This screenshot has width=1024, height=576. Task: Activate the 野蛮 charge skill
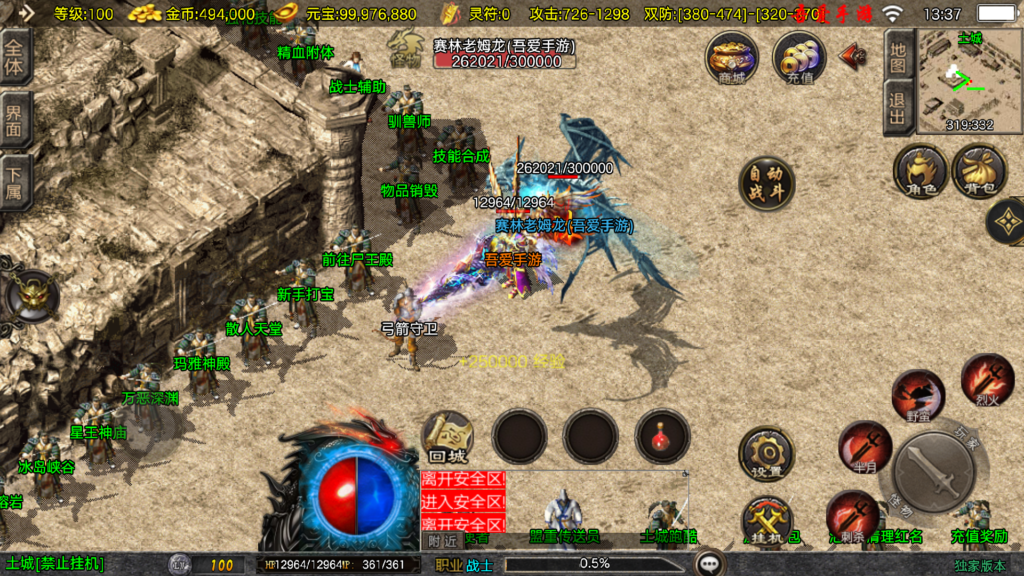[x=916, y=395]
